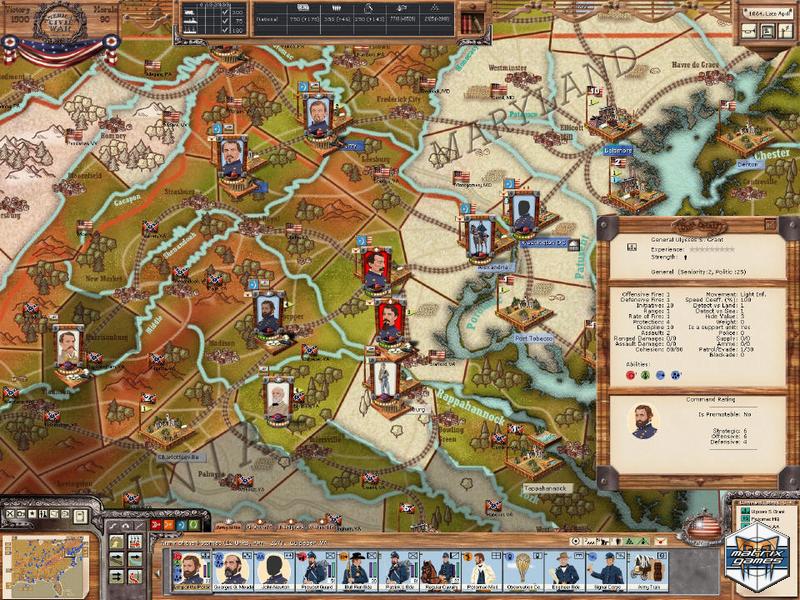Select the Ulysses Grant card in unit bar
Viewport: 800px width, 600px height.
tap(189, 570)
